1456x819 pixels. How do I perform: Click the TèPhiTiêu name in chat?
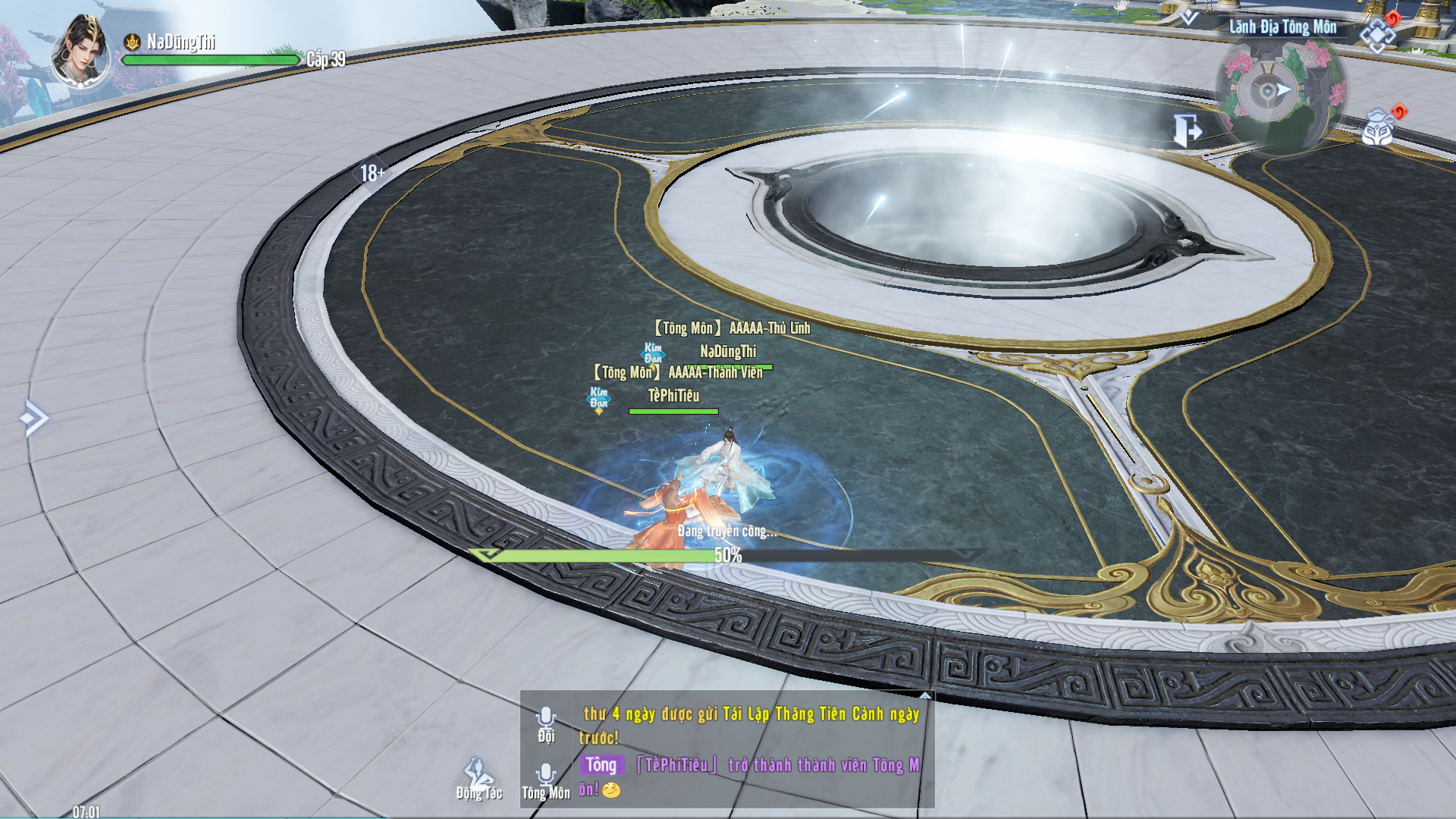tap(676, 765)
